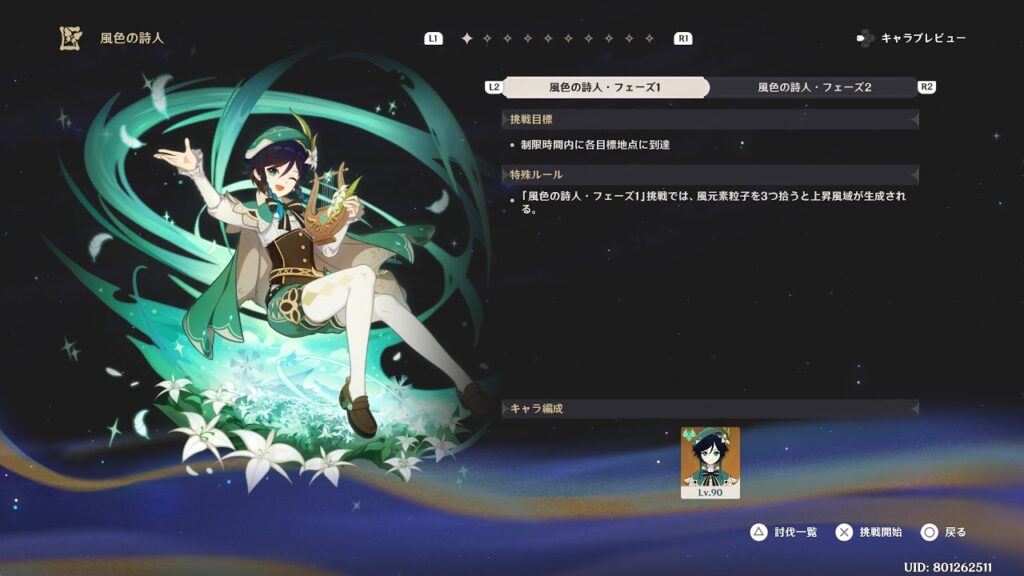The width and height of the screenshot is (1024, 576).
Task: Expand the 挑戦目標 section header
Action: 710,119
